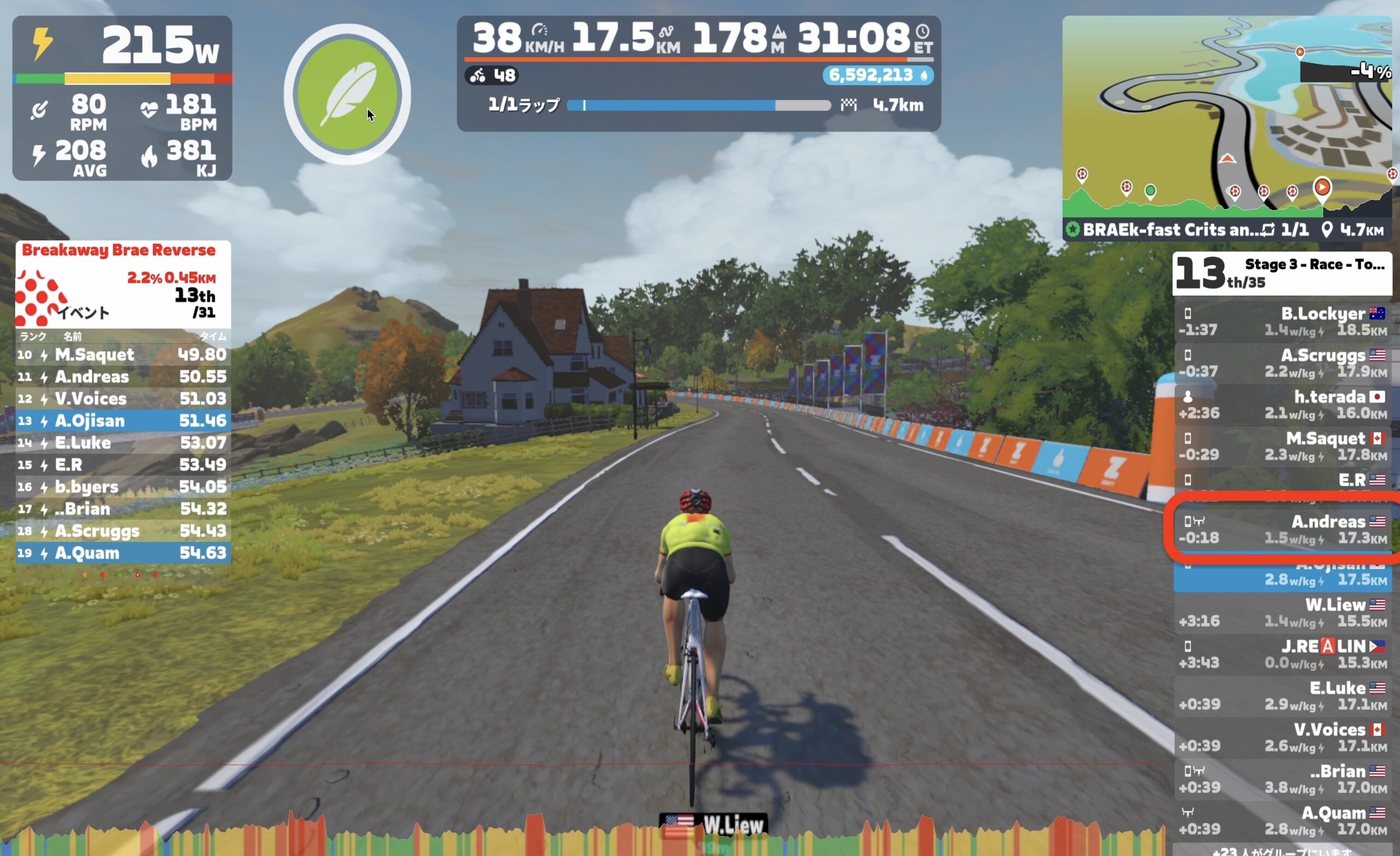This screenshot has width=1400, height=856.
Task: Select A.Ojisan's 51.46 row in the segment leaderboard
Action: click(x=122, y=421)
